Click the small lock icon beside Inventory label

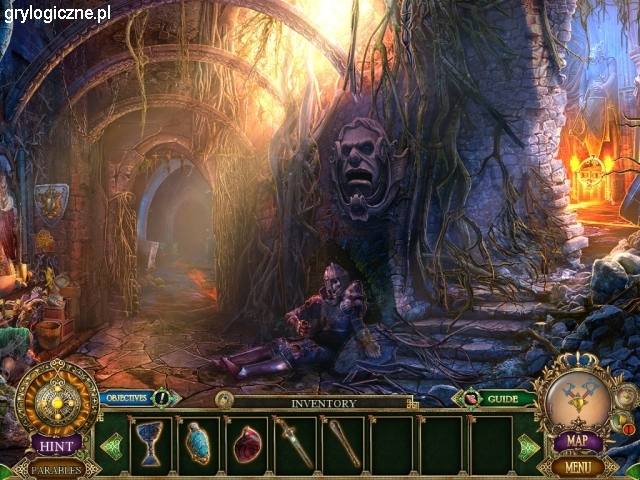coord(224,400)
